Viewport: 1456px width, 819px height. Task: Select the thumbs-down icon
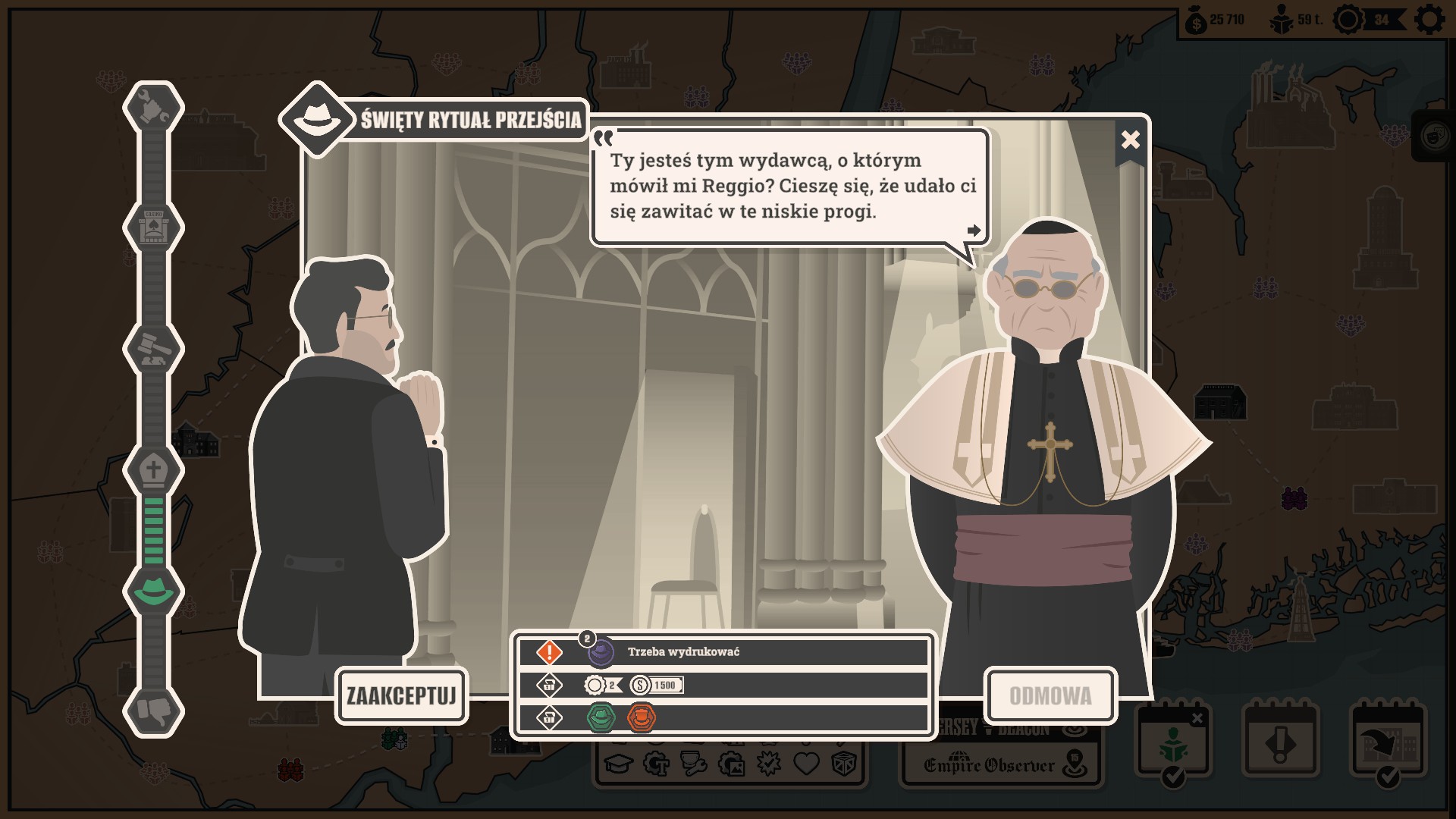154,711
